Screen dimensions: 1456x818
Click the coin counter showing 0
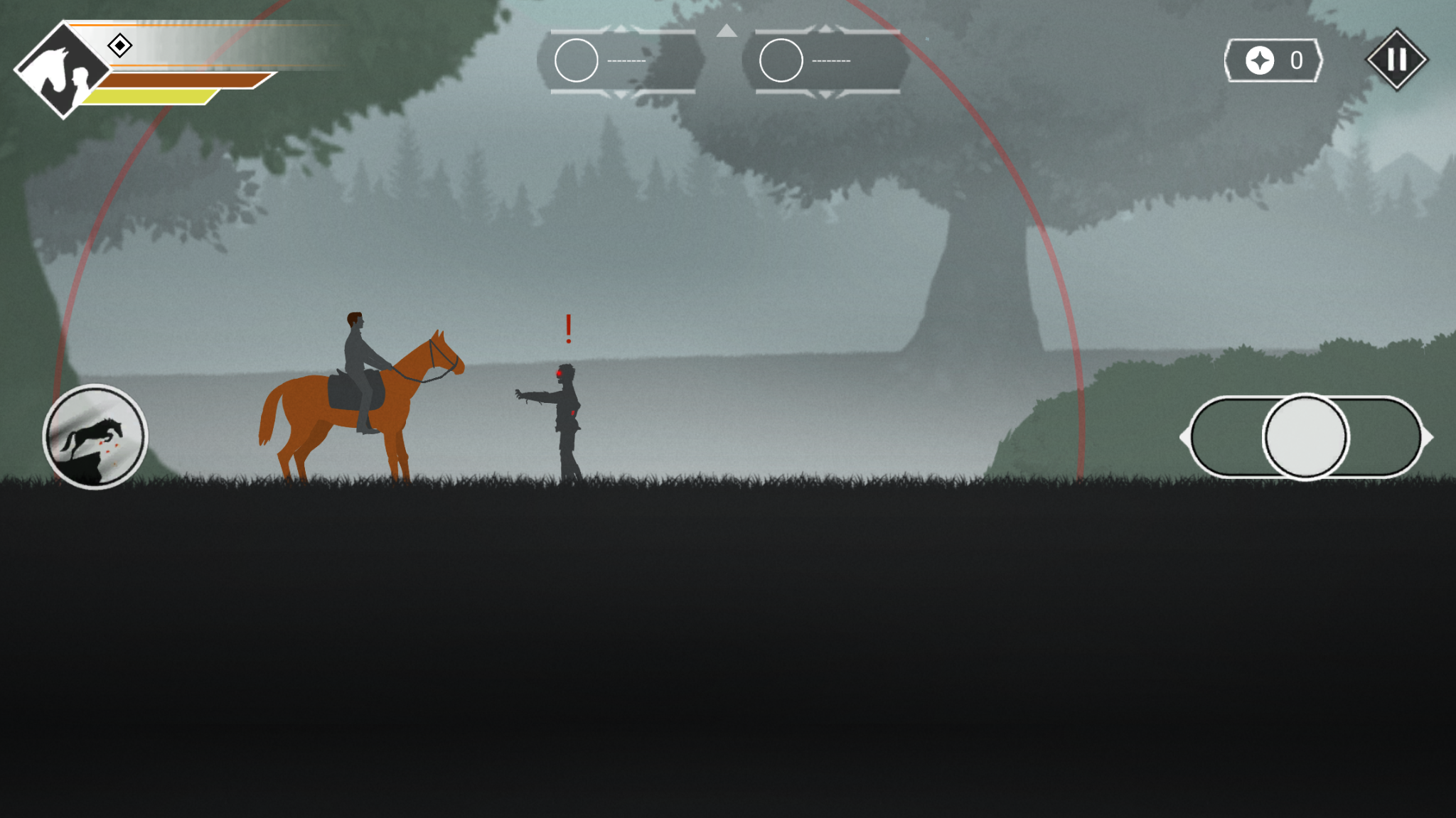click(x=1295, y=61)
